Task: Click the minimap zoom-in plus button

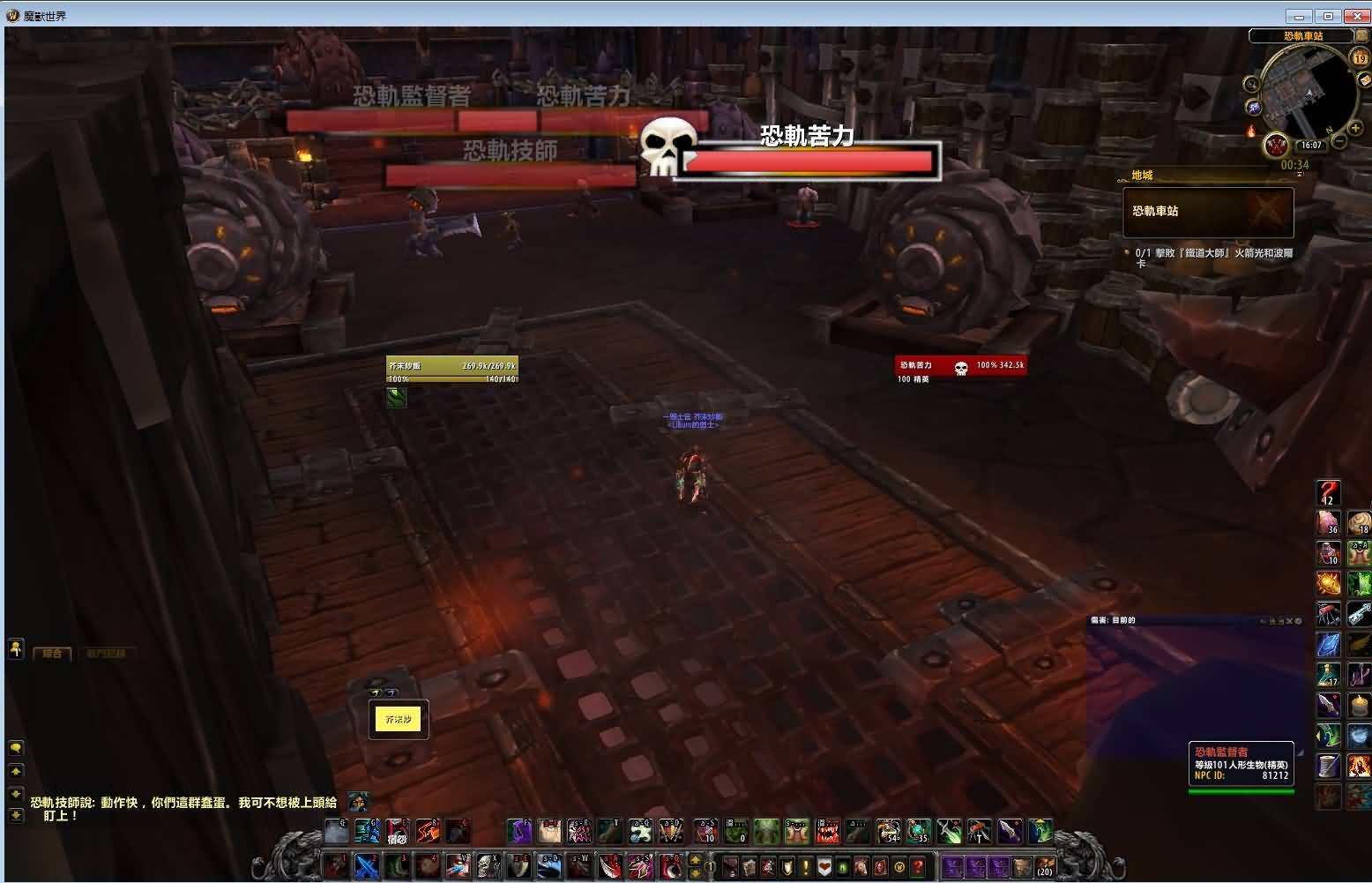Action: tap(1355, 128)
